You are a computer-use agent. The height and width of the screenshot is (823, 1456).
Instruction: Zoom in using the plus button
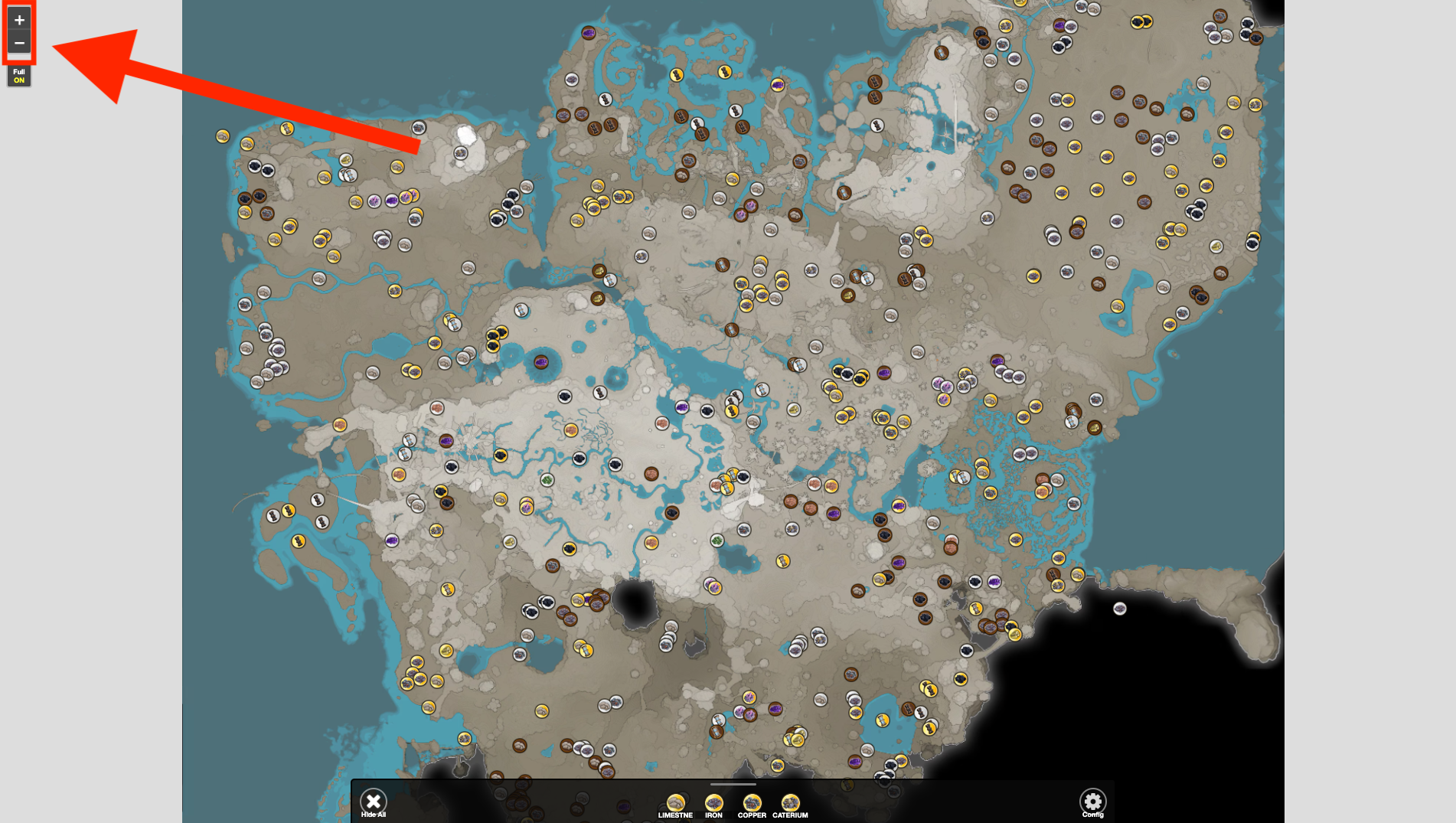19,19
